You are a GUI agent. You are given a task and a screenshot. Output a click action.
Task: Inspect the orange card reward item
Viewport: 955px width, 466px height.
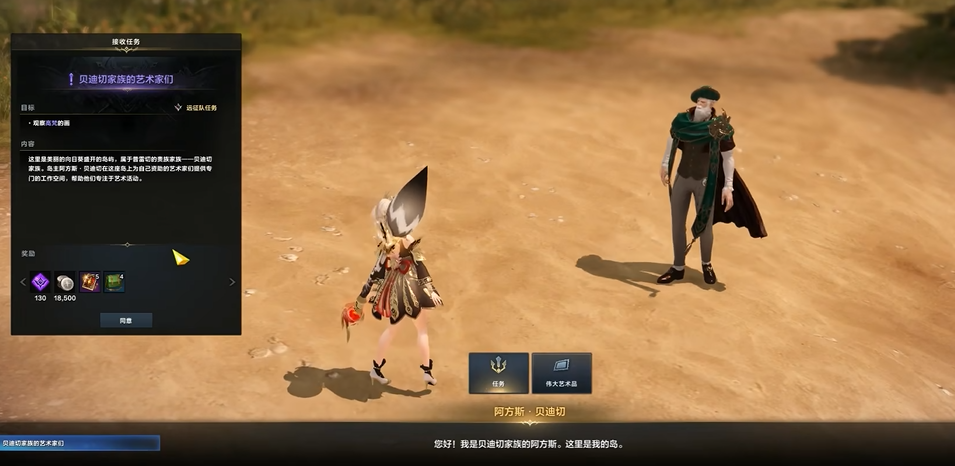tap(90, 282)
